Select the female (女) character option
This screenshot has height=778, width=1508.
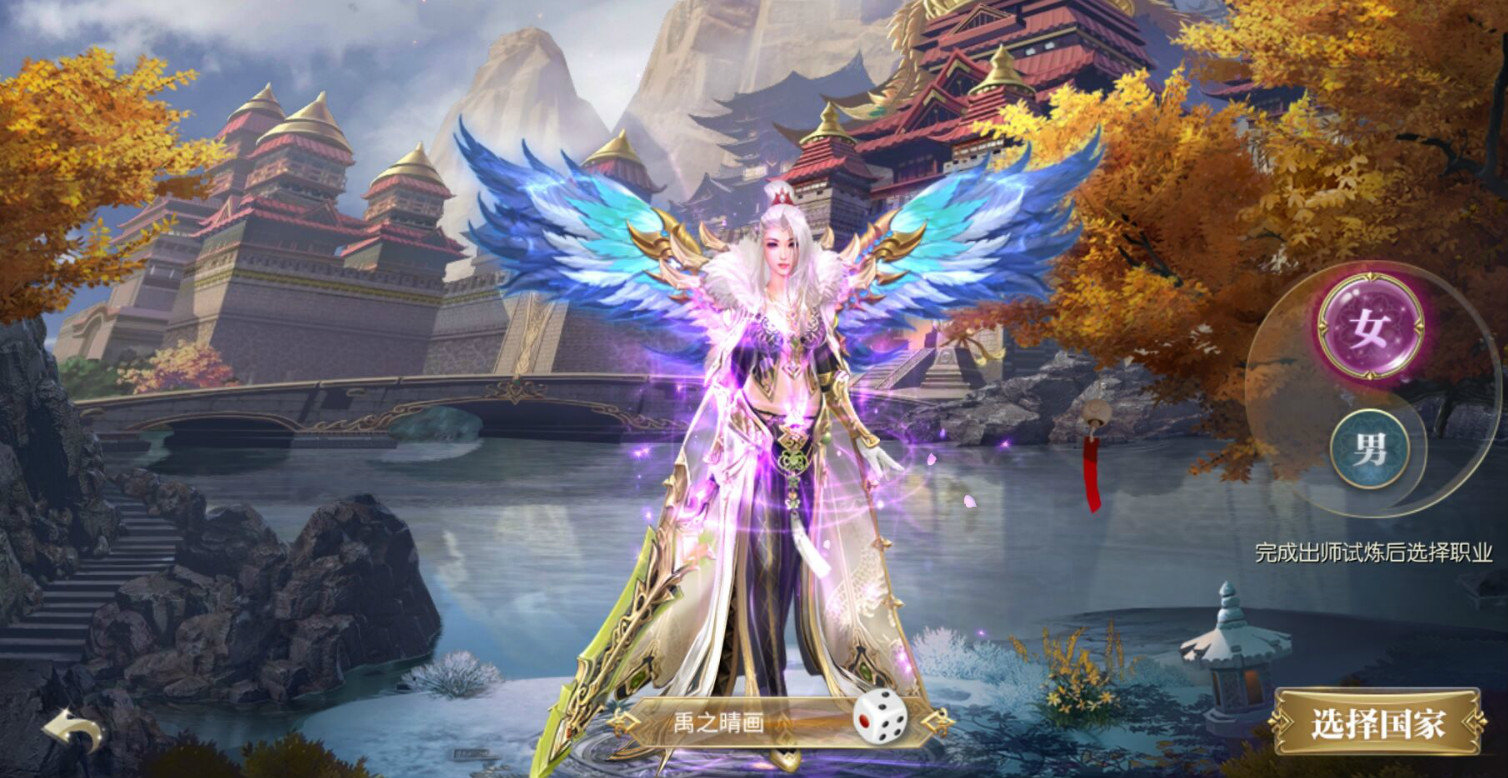click(1369, 326)
